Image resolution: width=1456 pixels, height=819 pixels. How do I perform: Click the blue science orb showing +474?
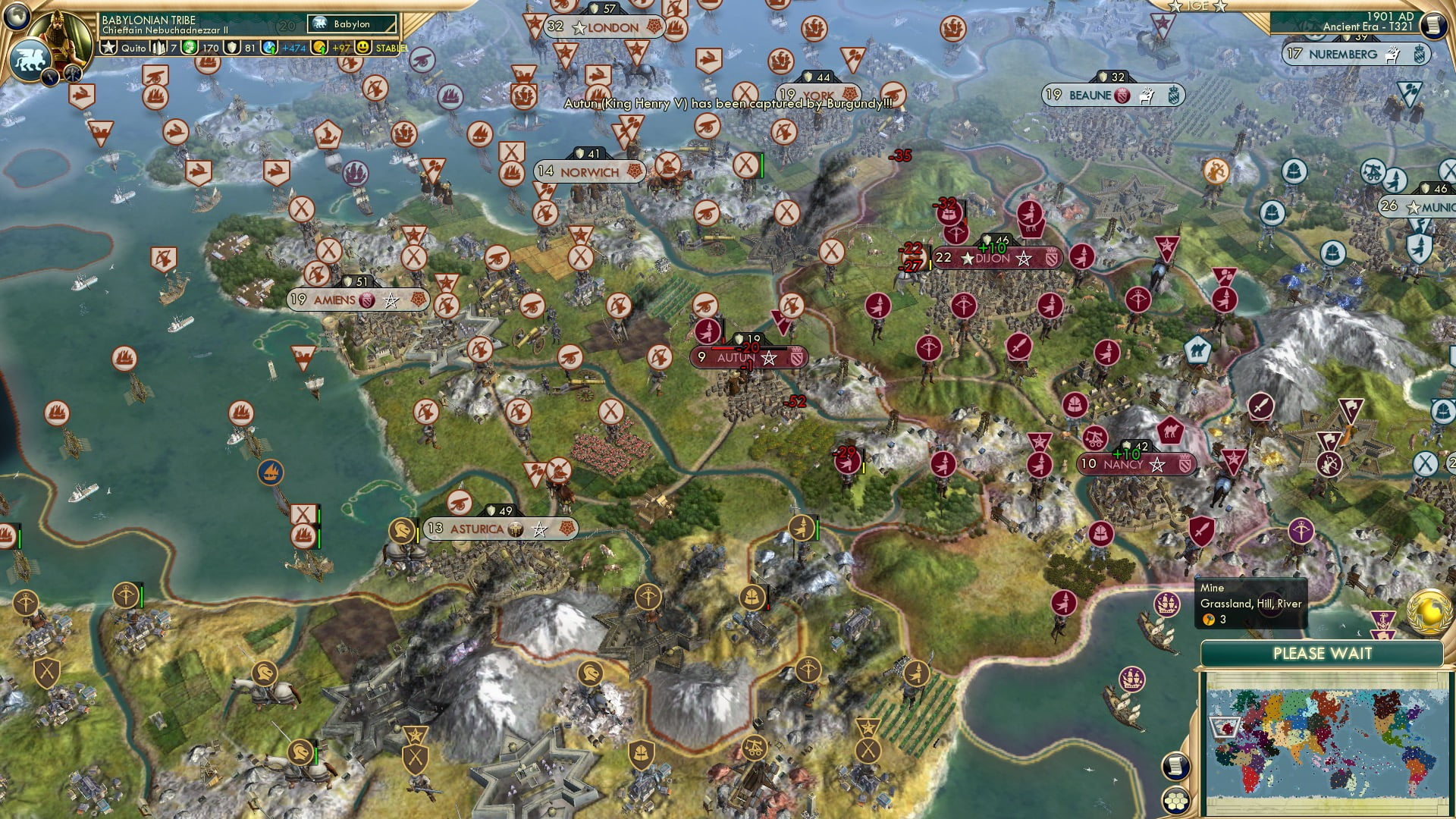coord(268,48)
